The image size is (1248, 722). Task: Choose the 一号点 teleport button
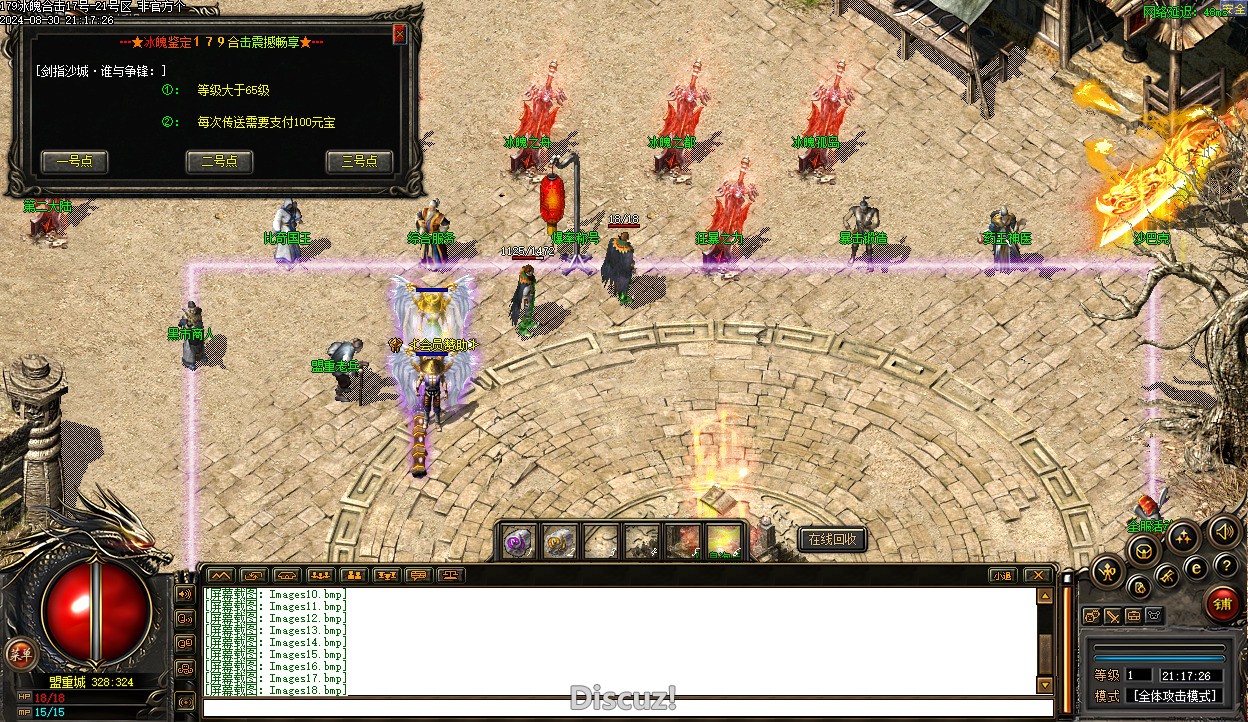point(74,162)
